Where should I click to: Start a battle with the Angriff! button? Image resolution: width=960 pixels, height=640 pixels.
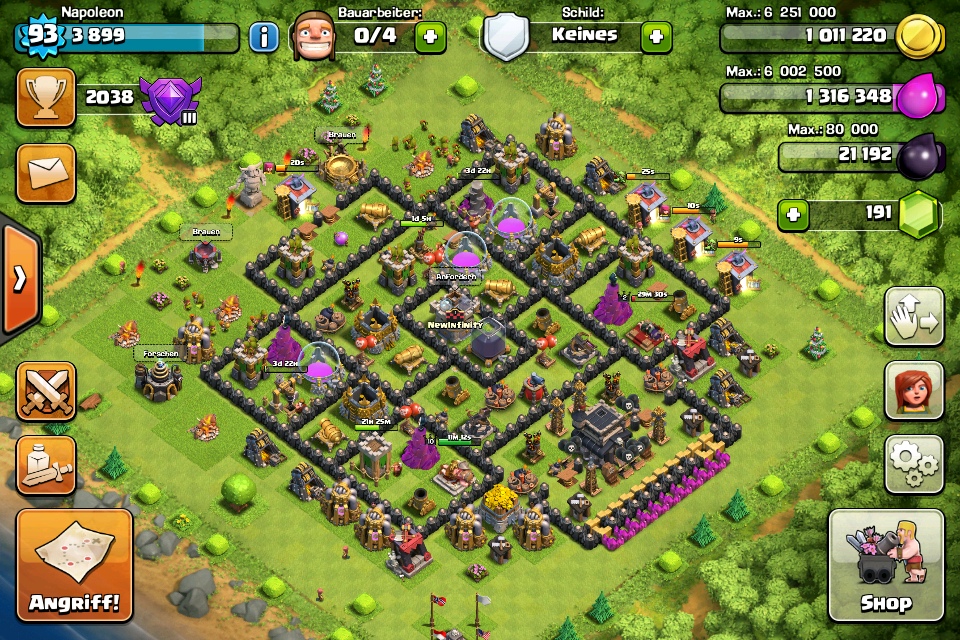(x=74, y=567)
